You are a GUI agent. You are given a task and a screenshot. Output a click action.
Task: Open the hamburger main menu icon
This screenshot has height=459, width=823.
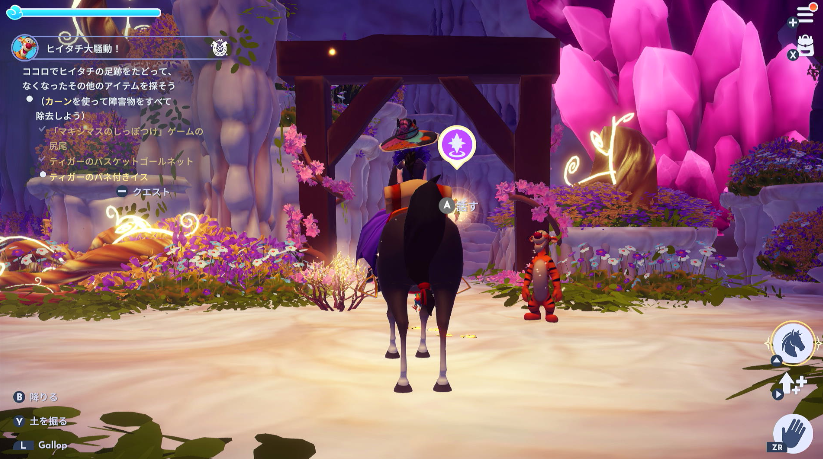pyautogui.click(x=804, y=15)
